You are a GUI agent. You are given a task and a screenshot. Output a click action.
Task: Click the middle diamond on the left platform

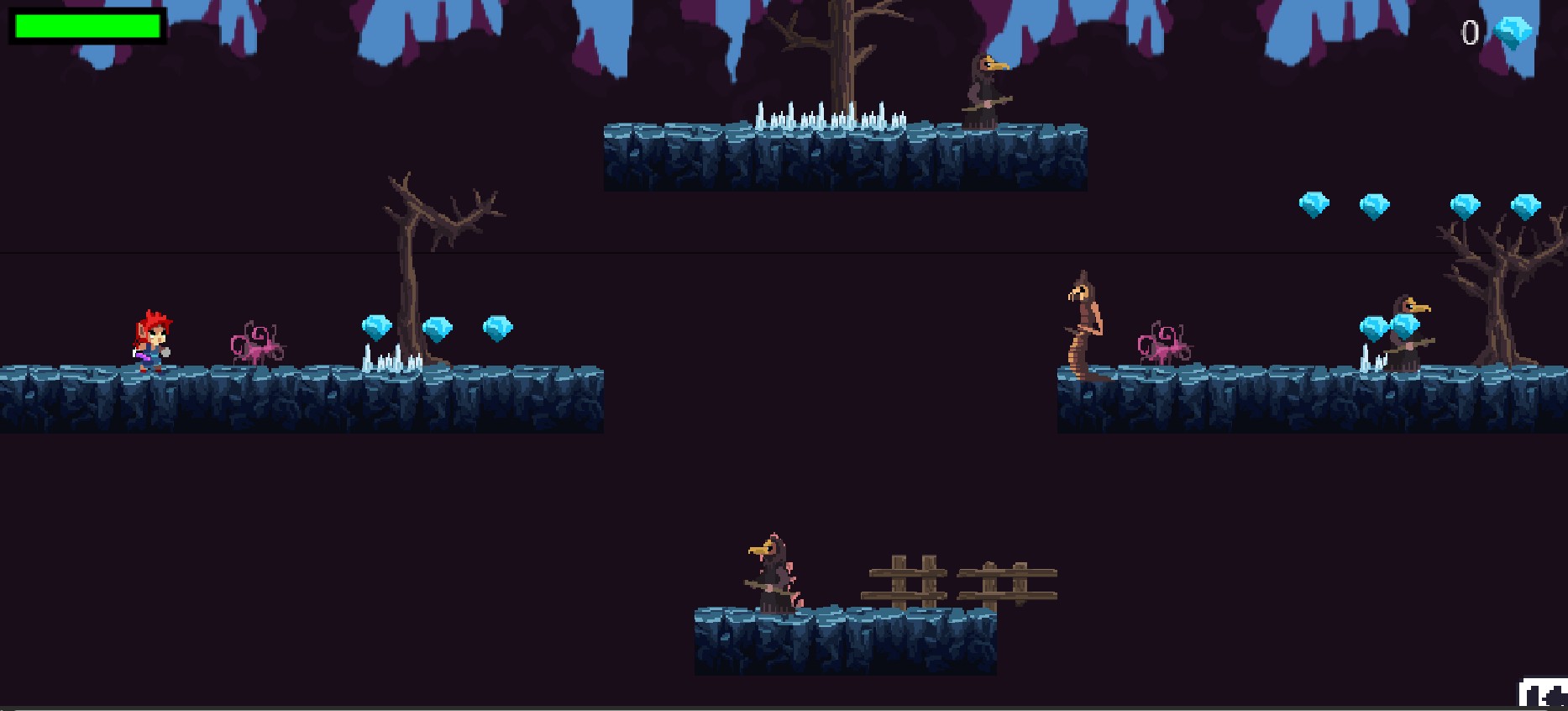(x=438, y=326)
